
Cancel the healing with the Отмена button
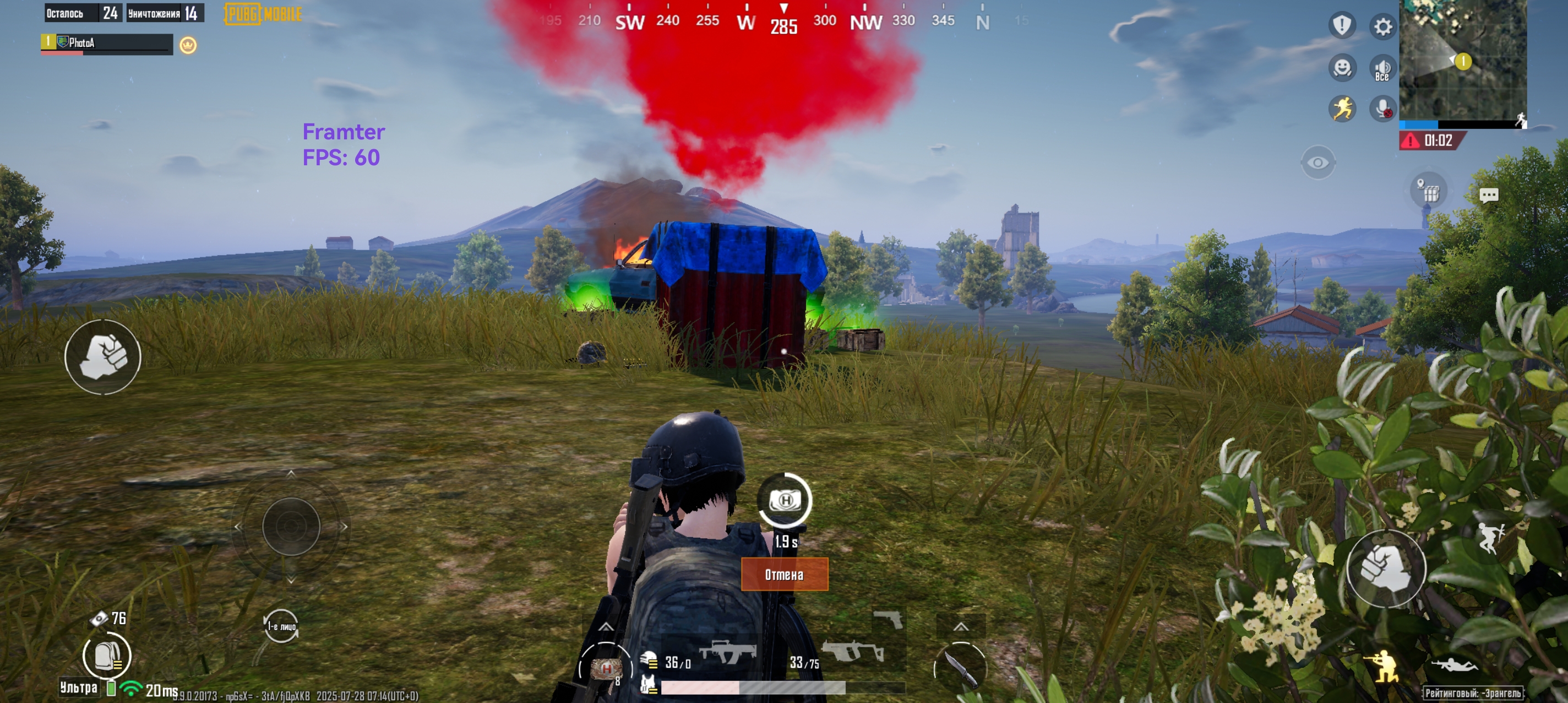[784, 575]
